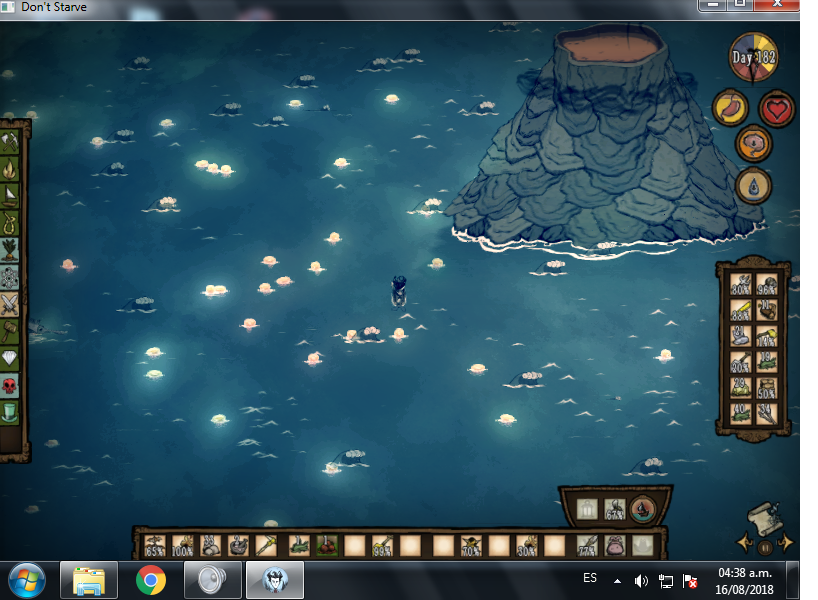Screen dimensions: 818x600
Task: Select the Refine diamond crafting tab
Action: (x=11, y=358)
